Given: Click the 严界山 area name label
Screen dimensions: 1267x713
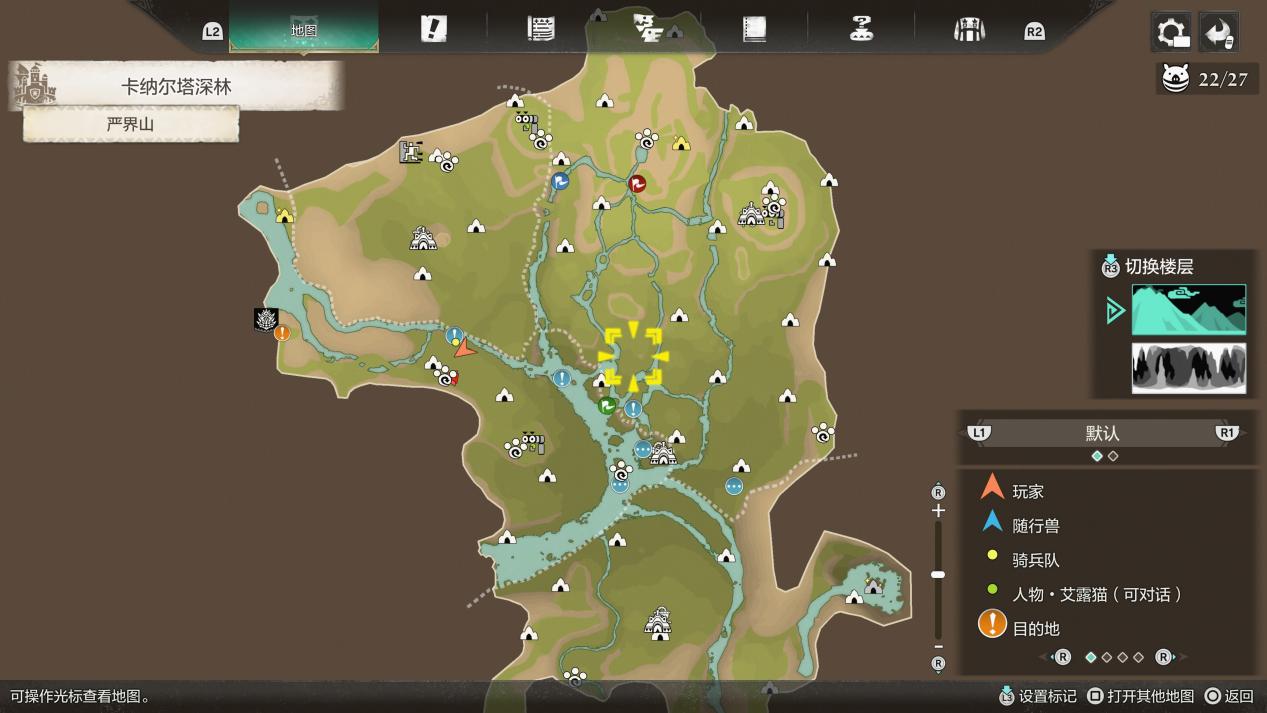Looking at the screenshot, I should point(131,125).
